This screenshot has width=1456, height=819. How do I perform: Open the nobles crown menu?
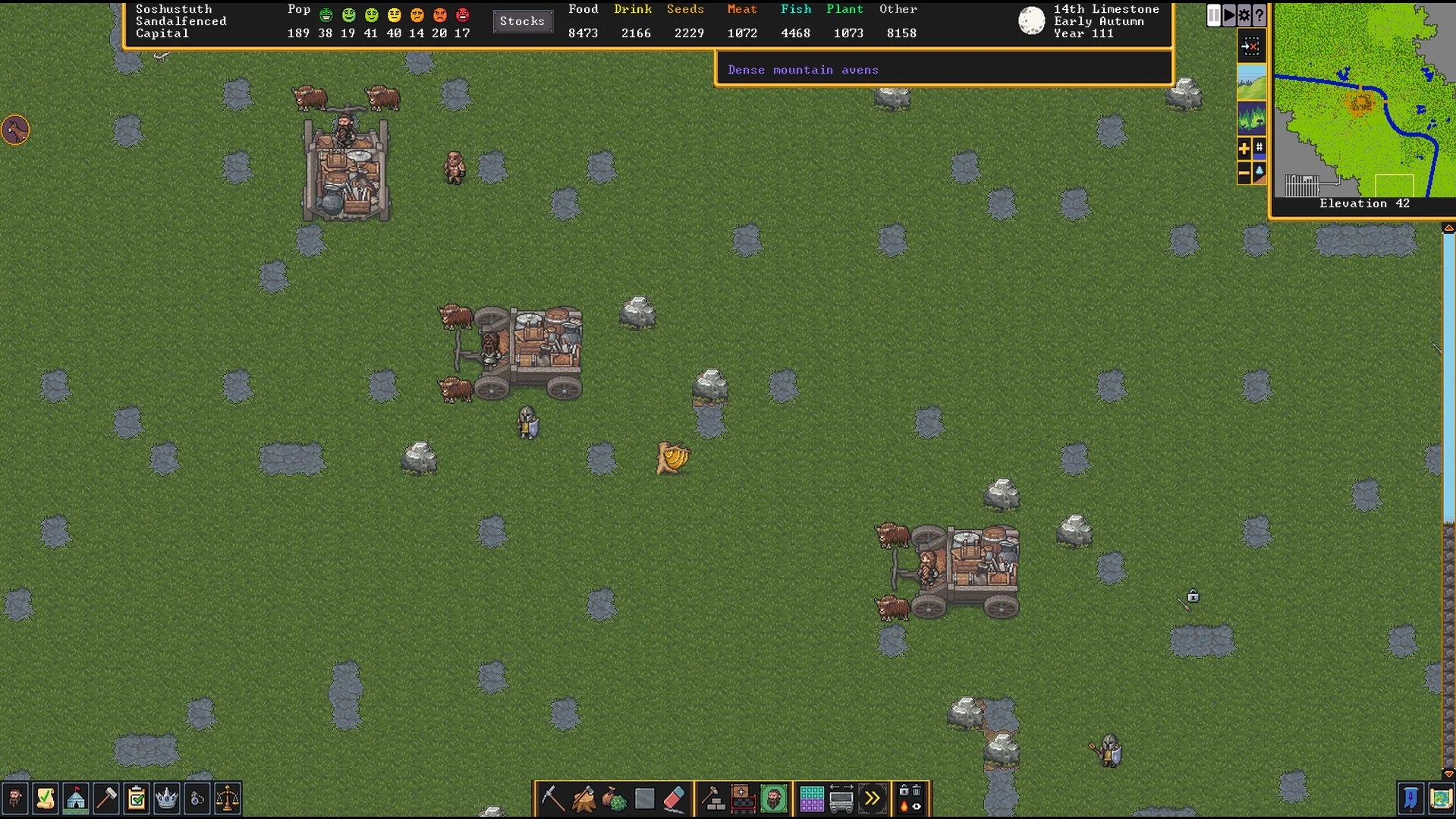(166, 799)
